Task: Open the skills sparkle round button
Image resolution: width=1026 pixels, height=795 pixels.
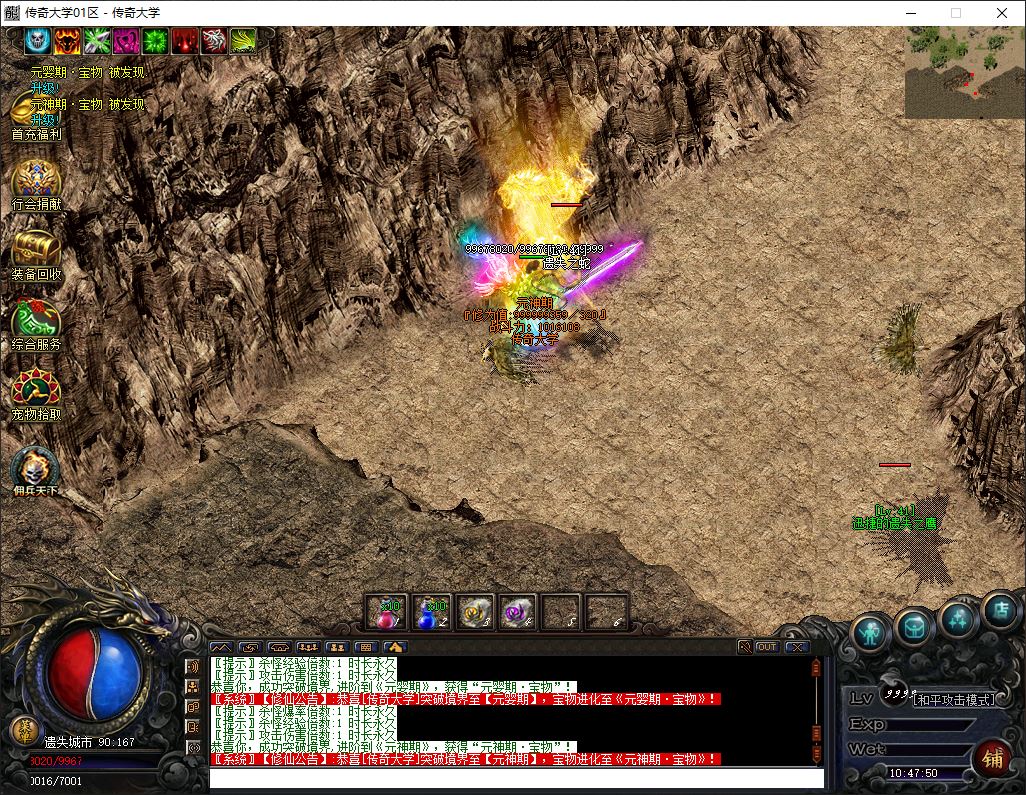Action: click(958, 618)
